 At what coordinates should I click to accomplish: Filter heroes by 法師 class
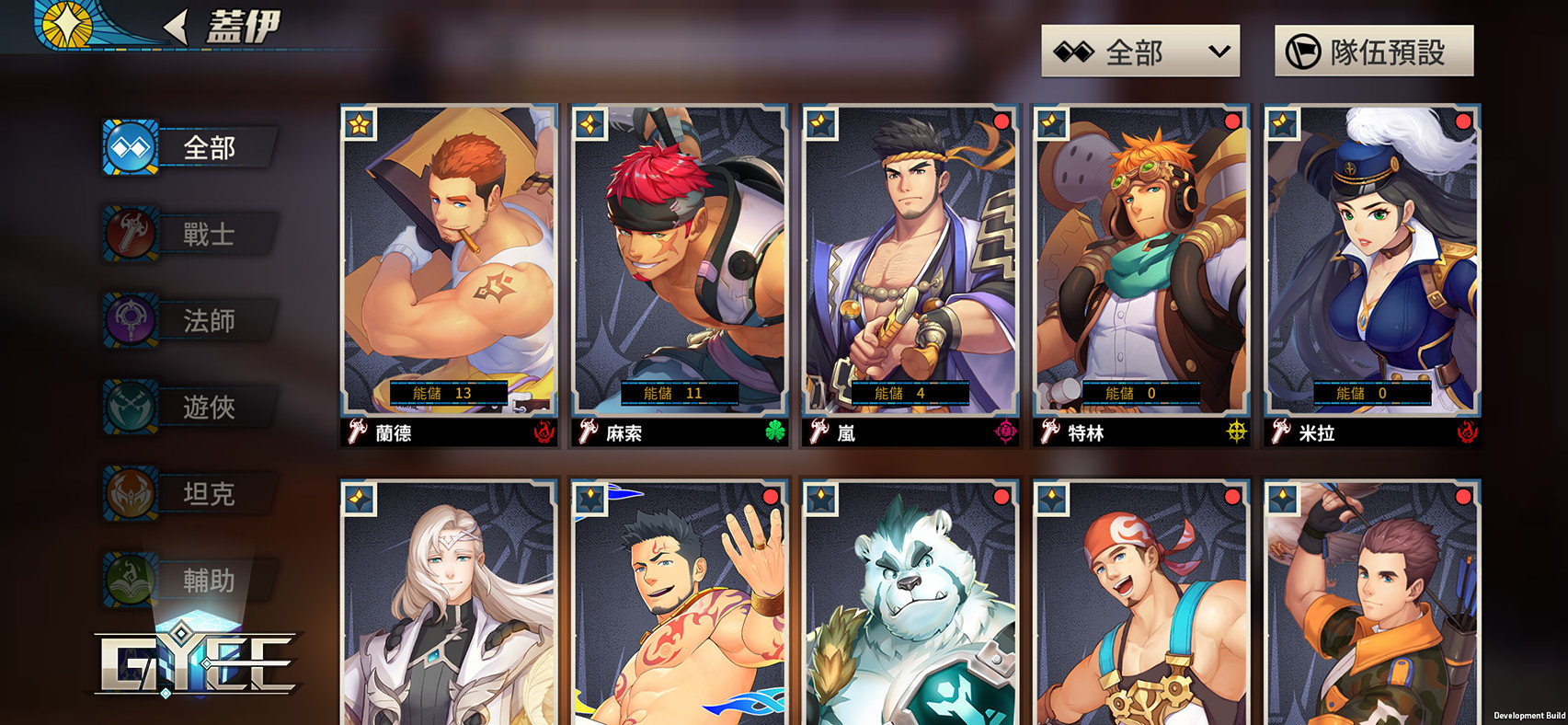coord(190,320)
